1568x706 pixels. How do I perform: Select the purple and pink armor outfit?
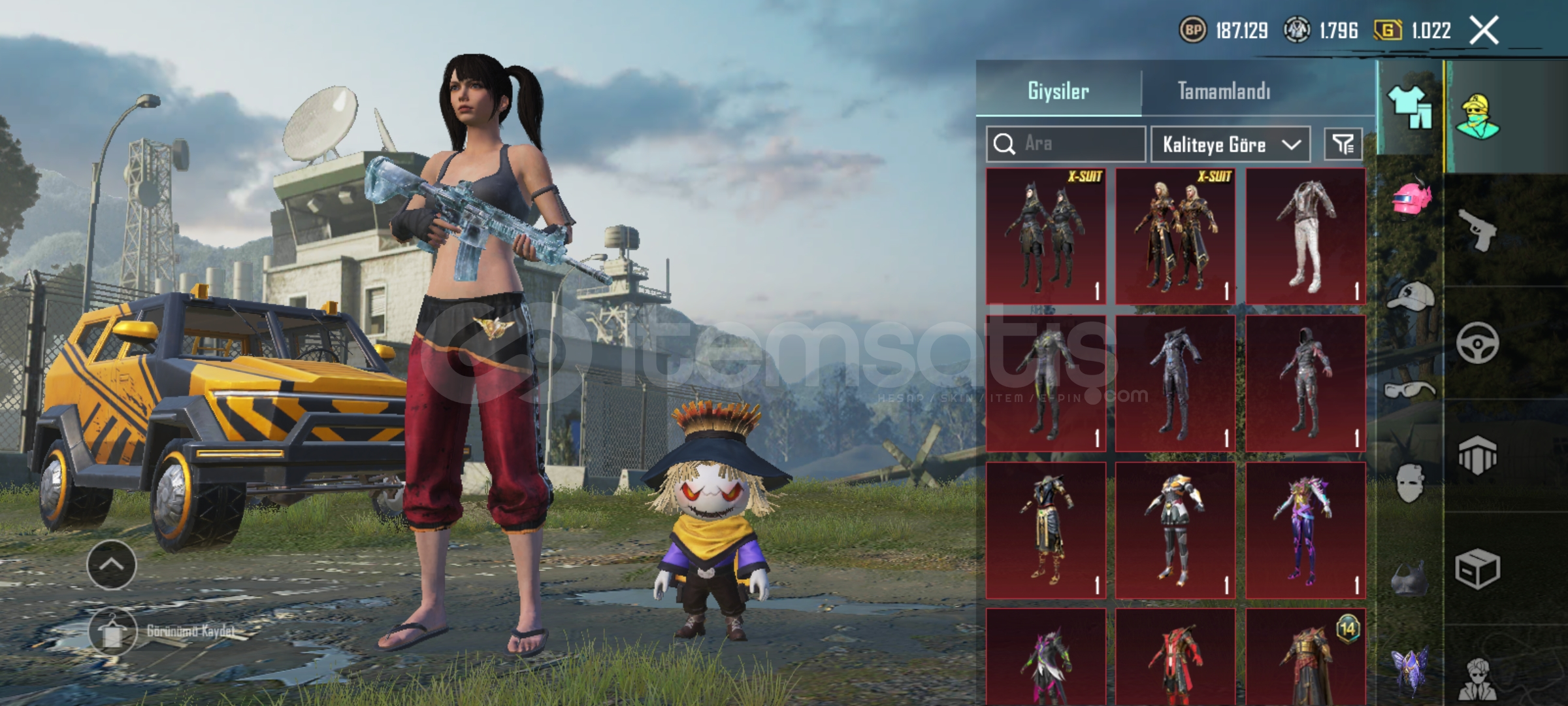1305,530
